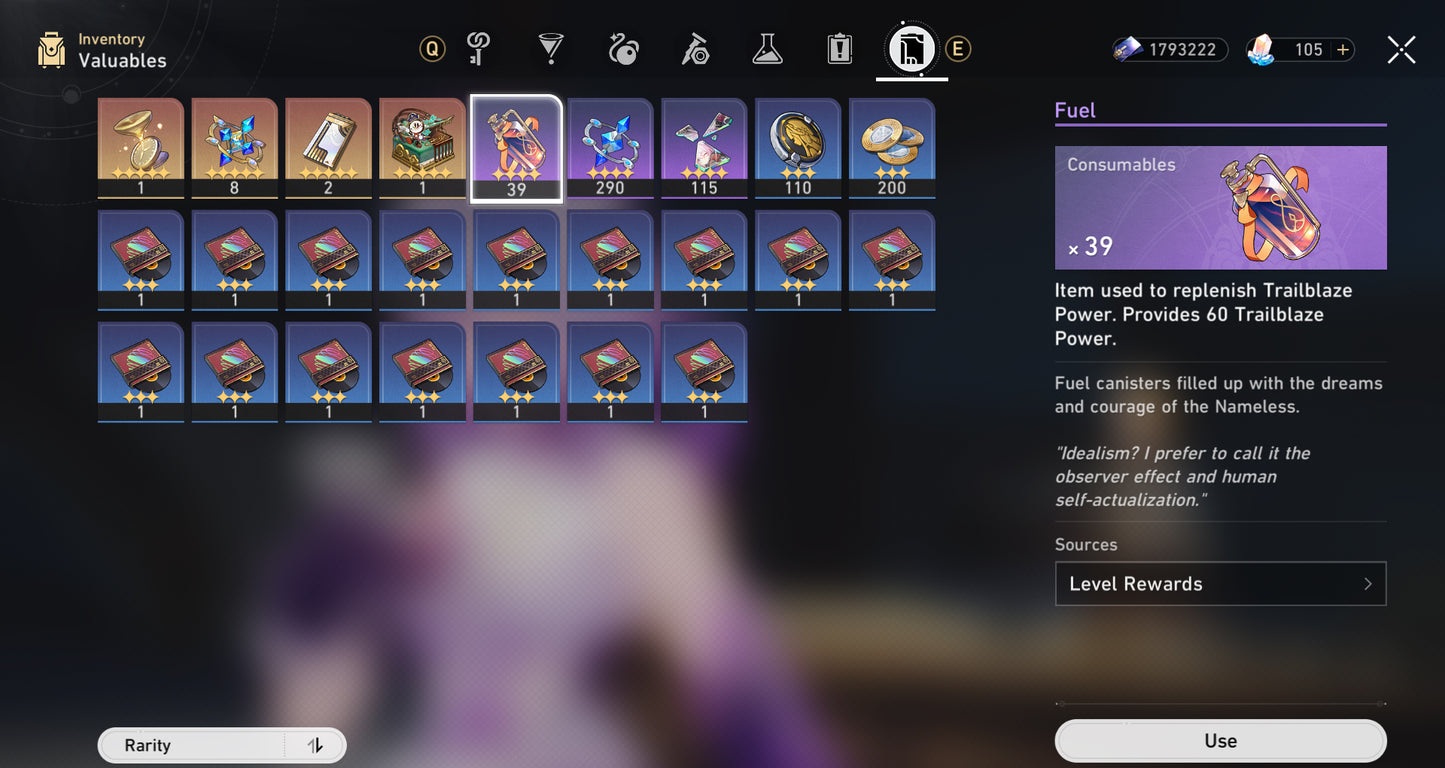Open the swirl-and-orb icon tab
The width and height of the screenshot is (1445, 768).
tap(623, 49)
